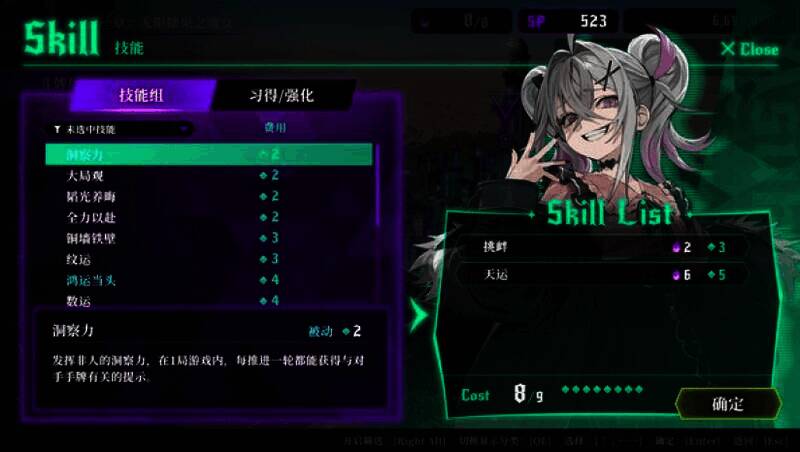
Task: Open the 习得/强化 tab
Action: coord(281,96)
